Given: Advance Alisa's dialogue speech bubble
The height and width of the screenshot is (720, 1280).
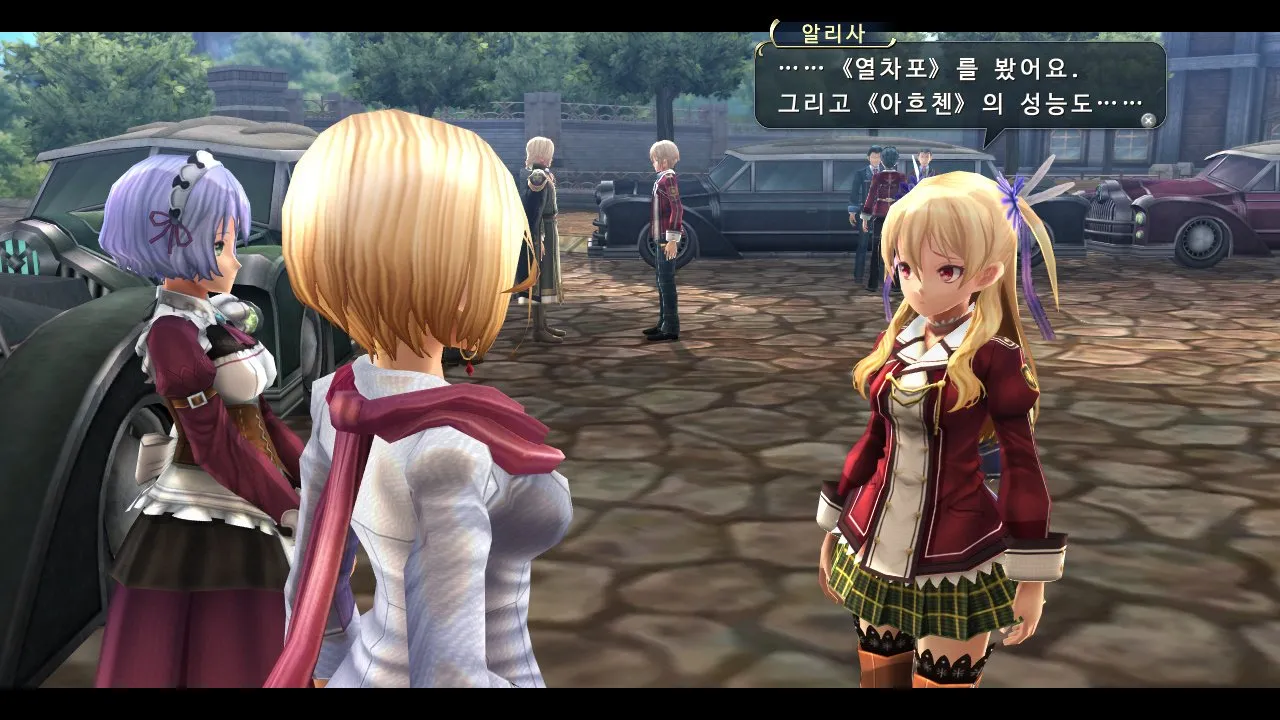Looking at the screenshot, I should click(1148, 120).
